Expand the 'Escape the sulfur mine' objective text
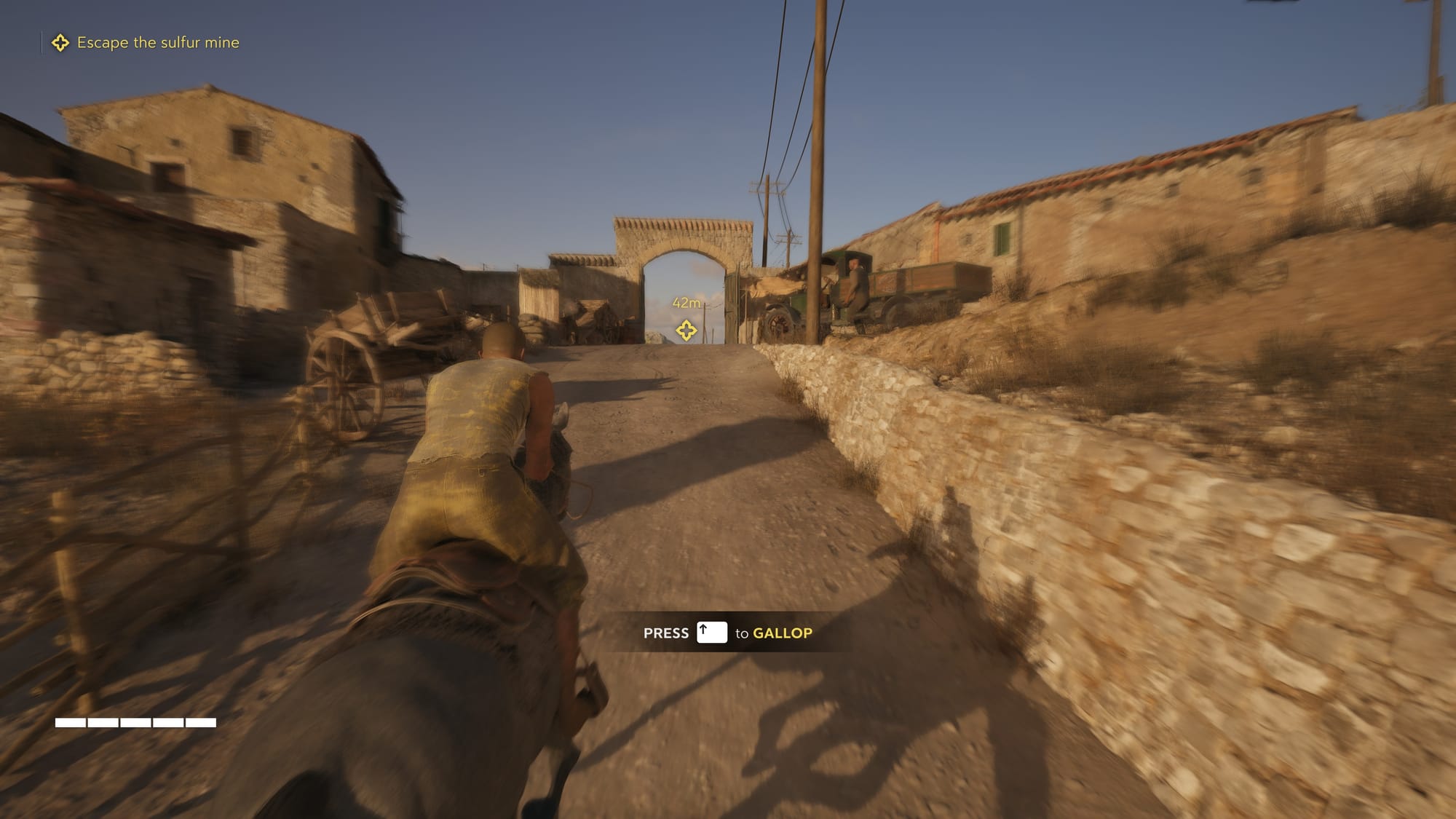Viewport: 1456px width, 819px height. [x=158, y=43]
